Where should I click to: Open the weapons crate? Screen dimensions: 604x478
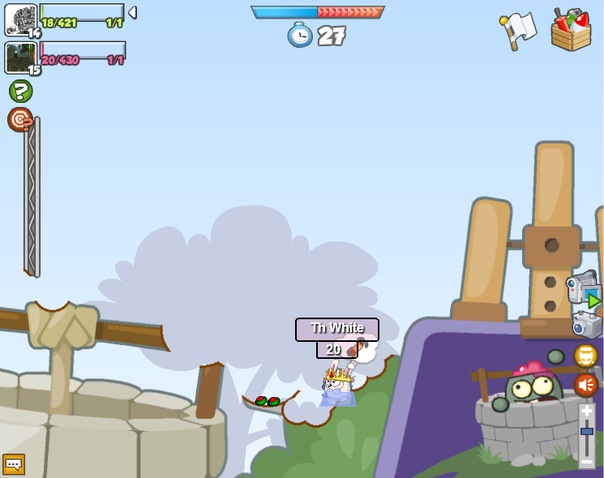(x=571, y=28)
